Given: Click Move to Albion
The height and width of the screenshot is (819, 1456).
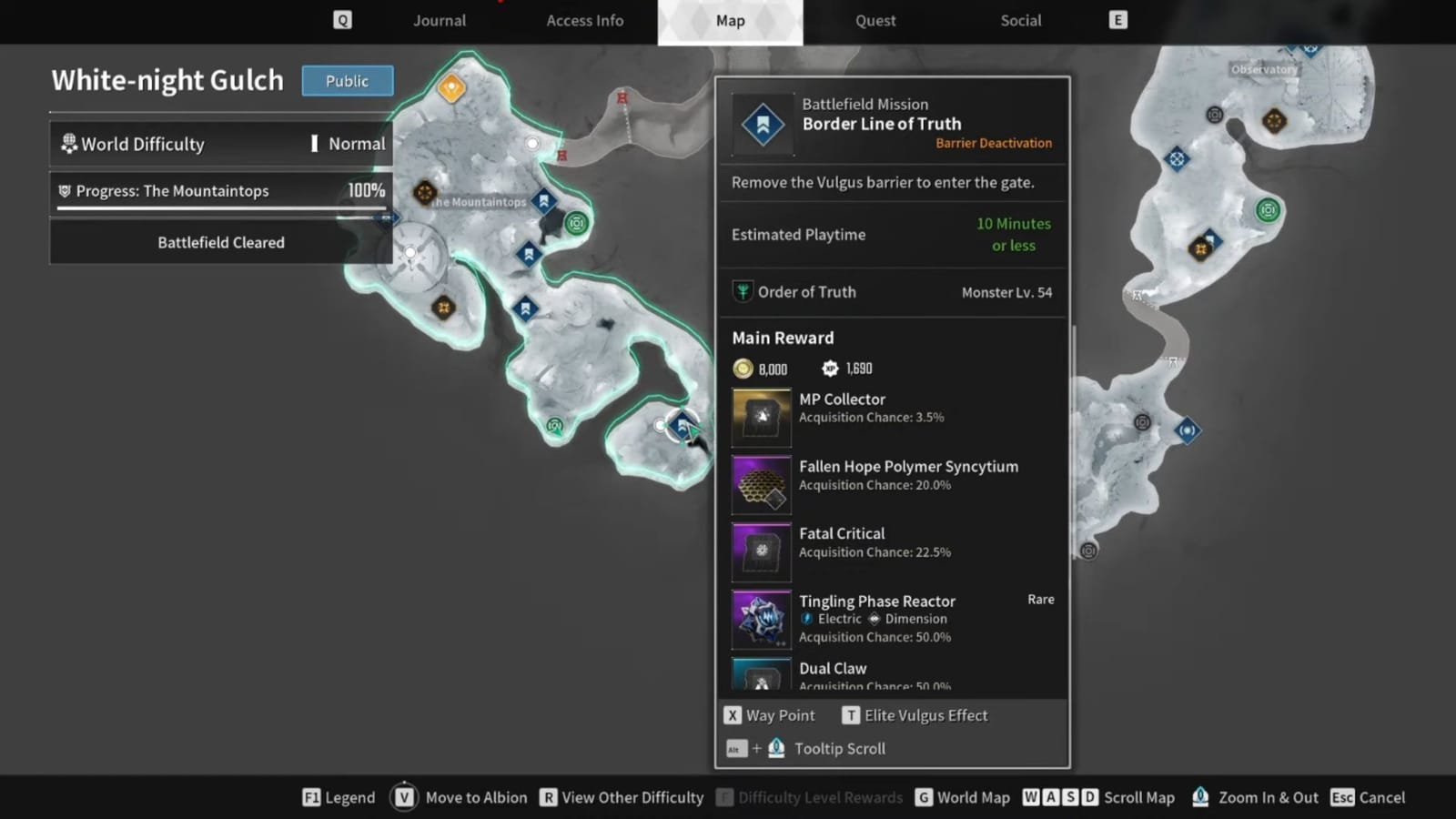Looking at the screenshot, I should tap(476, 797).
